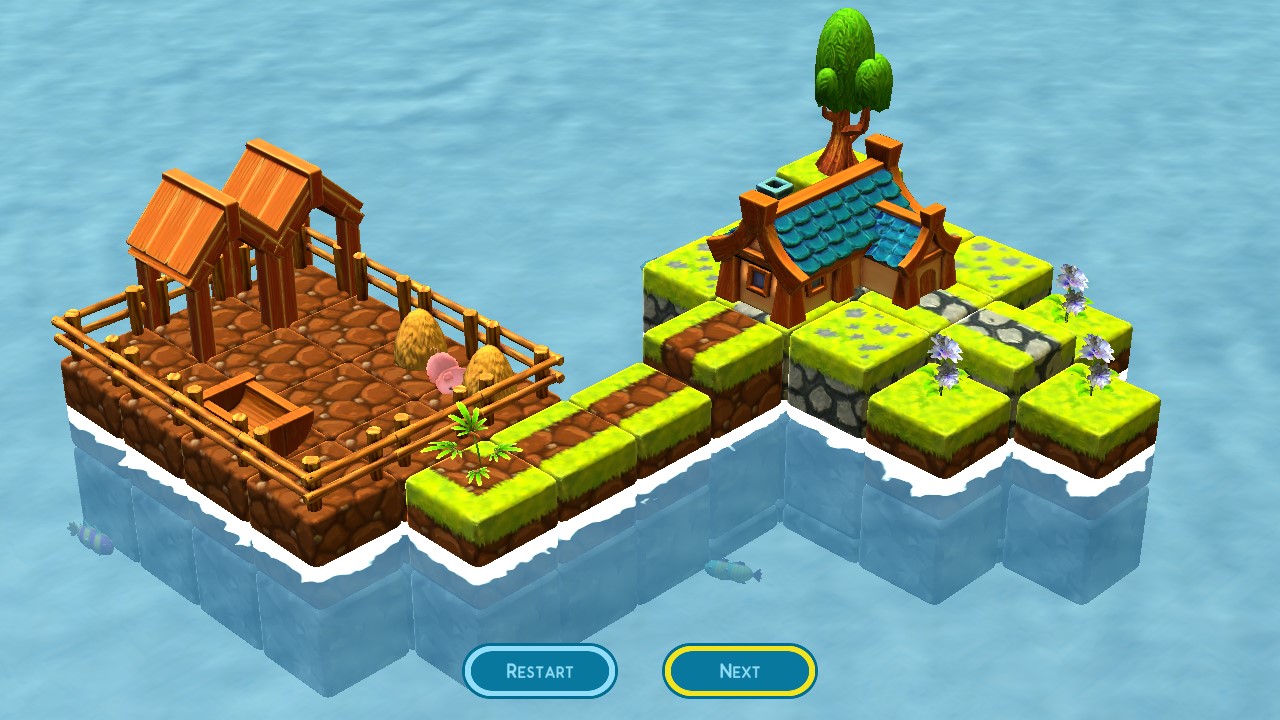Click the highlighted Next button
This screenshot has height=720, width=1280.
point(738,671)
